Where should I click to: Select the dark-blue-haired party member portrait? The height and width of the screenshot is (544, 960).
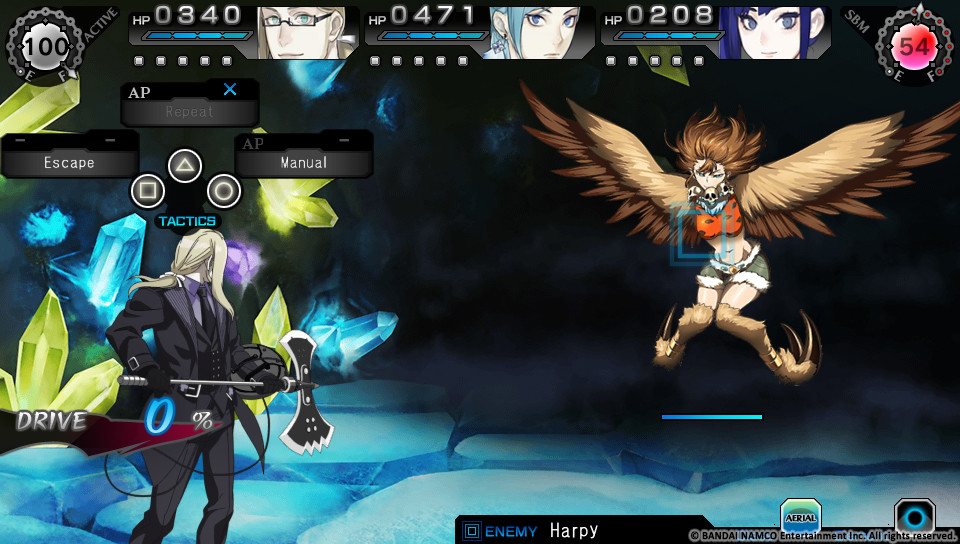click(x=773, y=33)
